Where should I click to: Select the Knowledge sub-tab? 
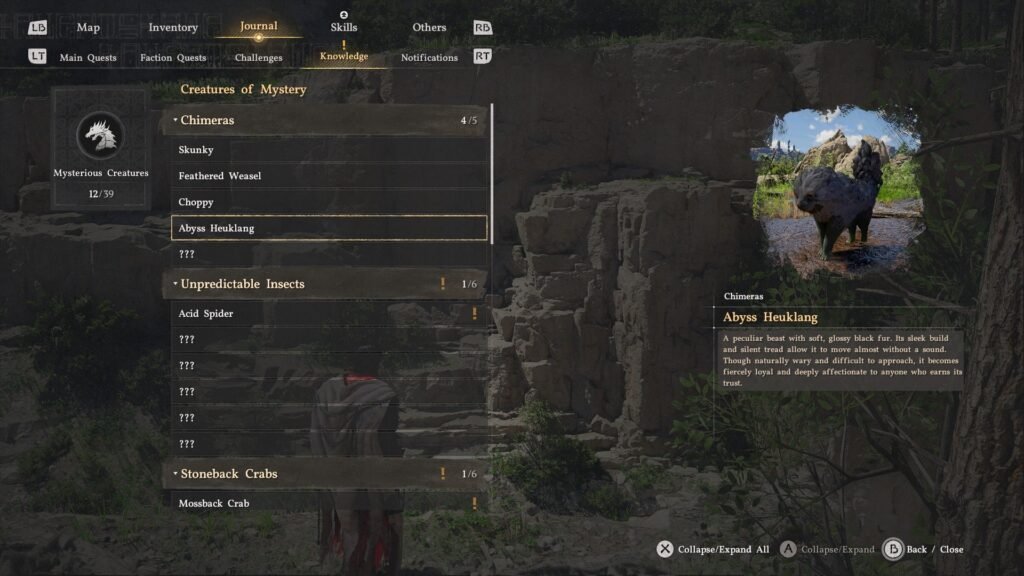click(x=344, y=57)
